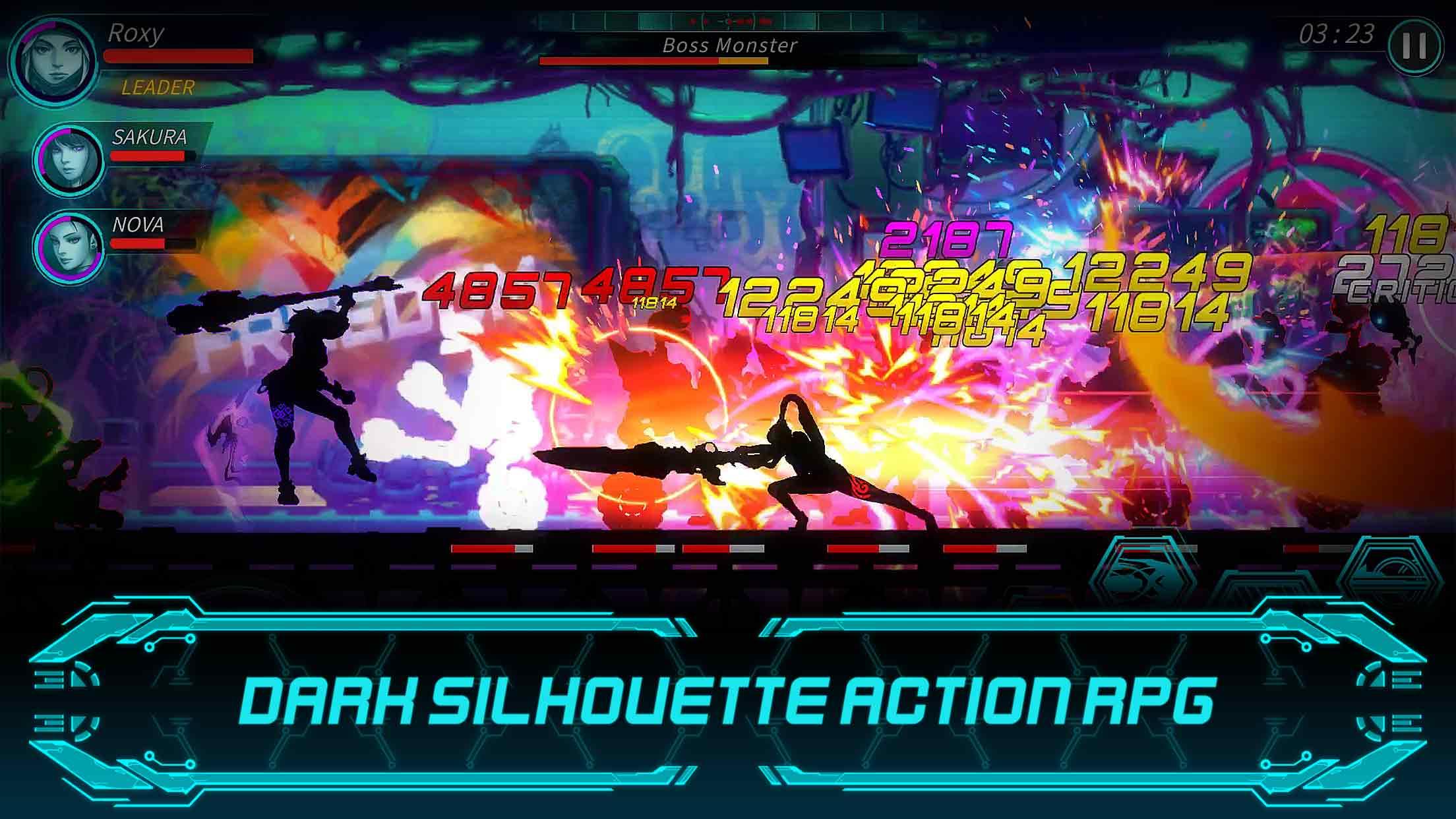
Task: Tap the crosshair marker above the boss bar
Action: (727, 20)
